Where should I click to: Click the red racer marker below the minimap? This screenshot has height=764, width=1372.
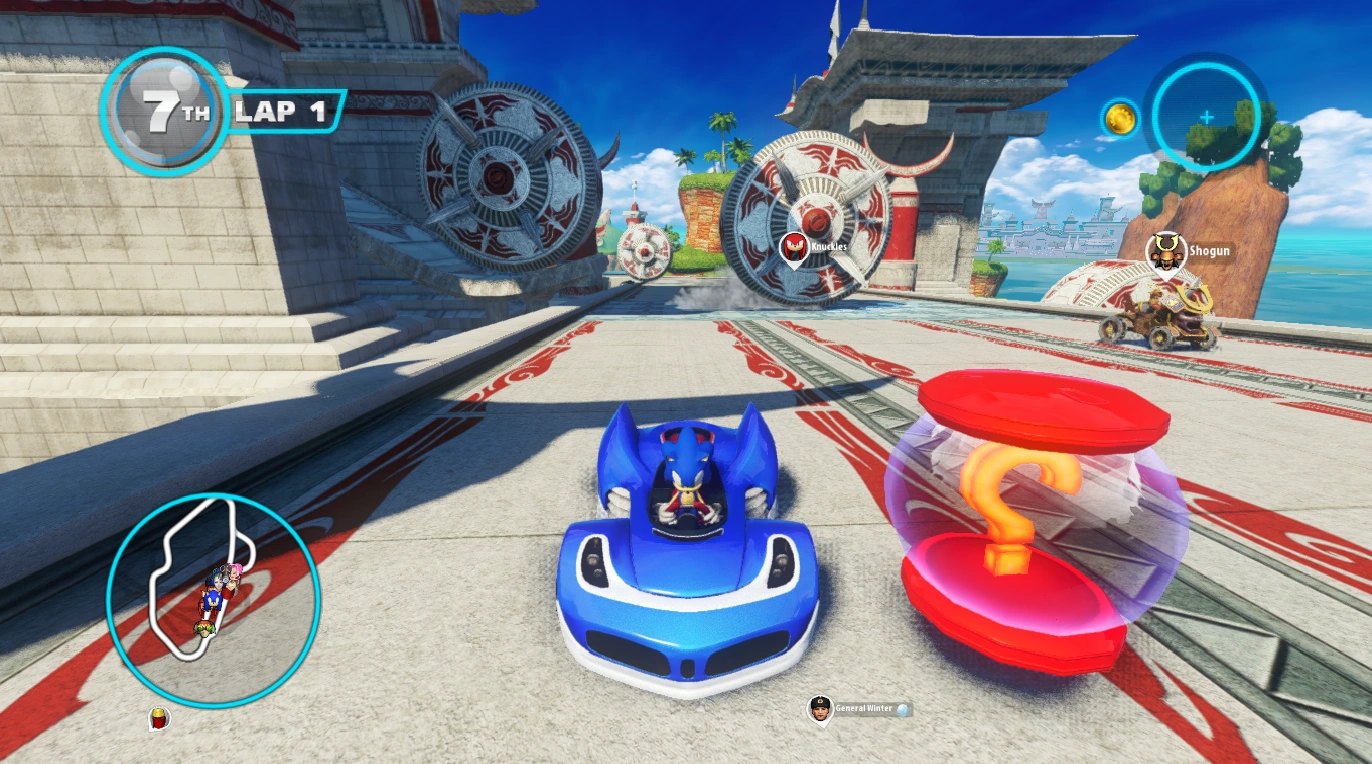pyautogui.click(x=157, y=718)
